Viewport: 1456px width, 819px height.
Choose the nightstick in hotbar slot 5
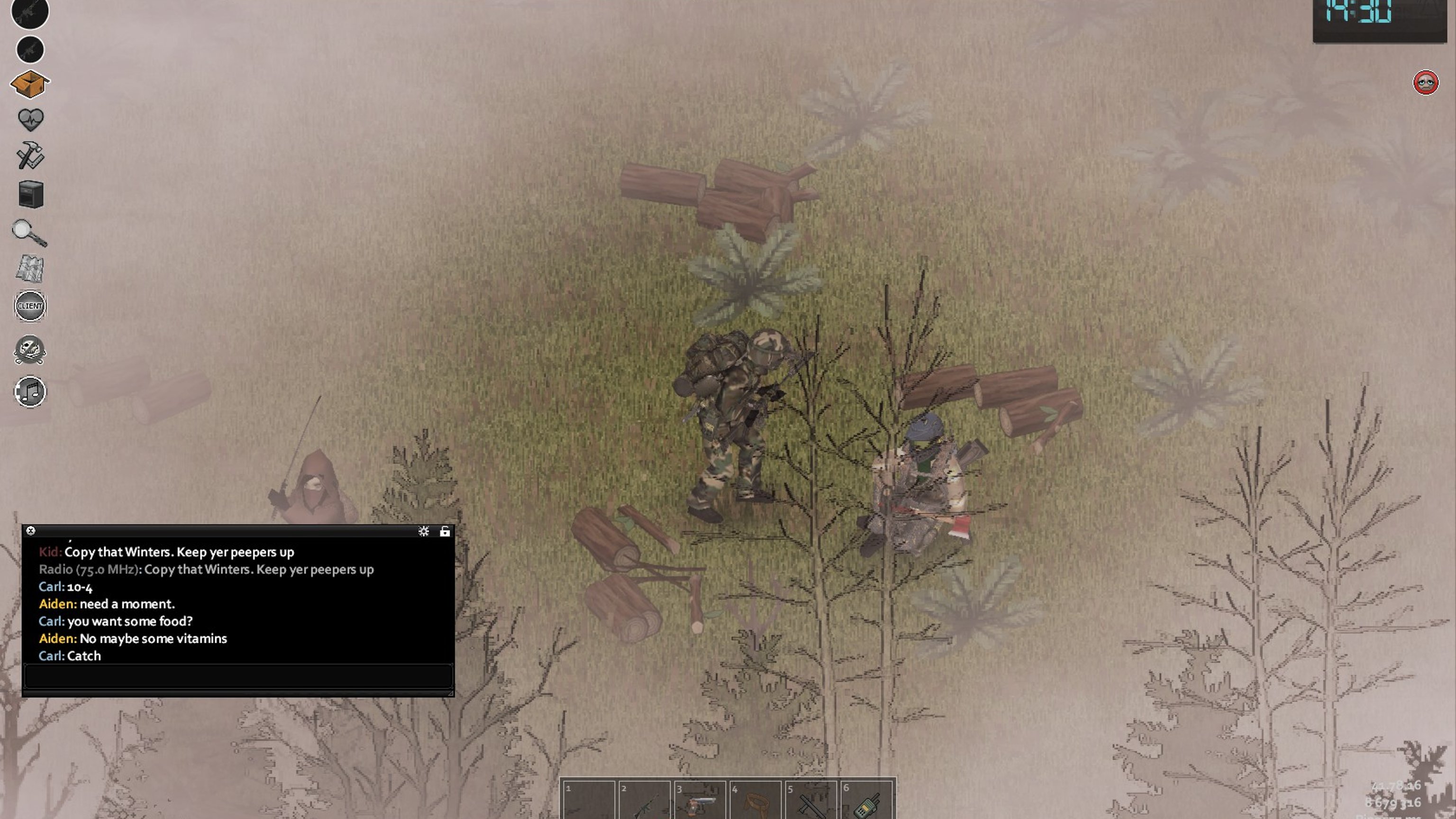pos(810,801)
